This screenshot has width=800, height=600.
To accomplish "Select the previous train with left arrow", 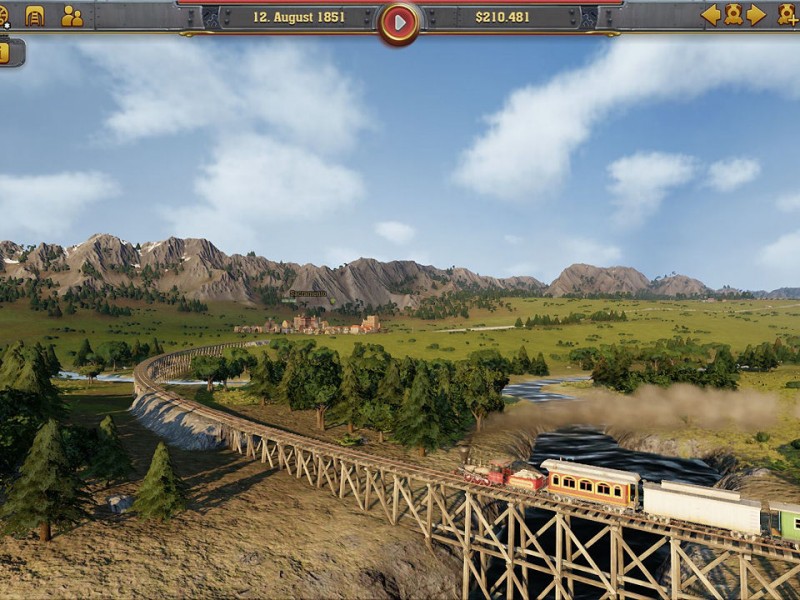I will tap(710, 14).
